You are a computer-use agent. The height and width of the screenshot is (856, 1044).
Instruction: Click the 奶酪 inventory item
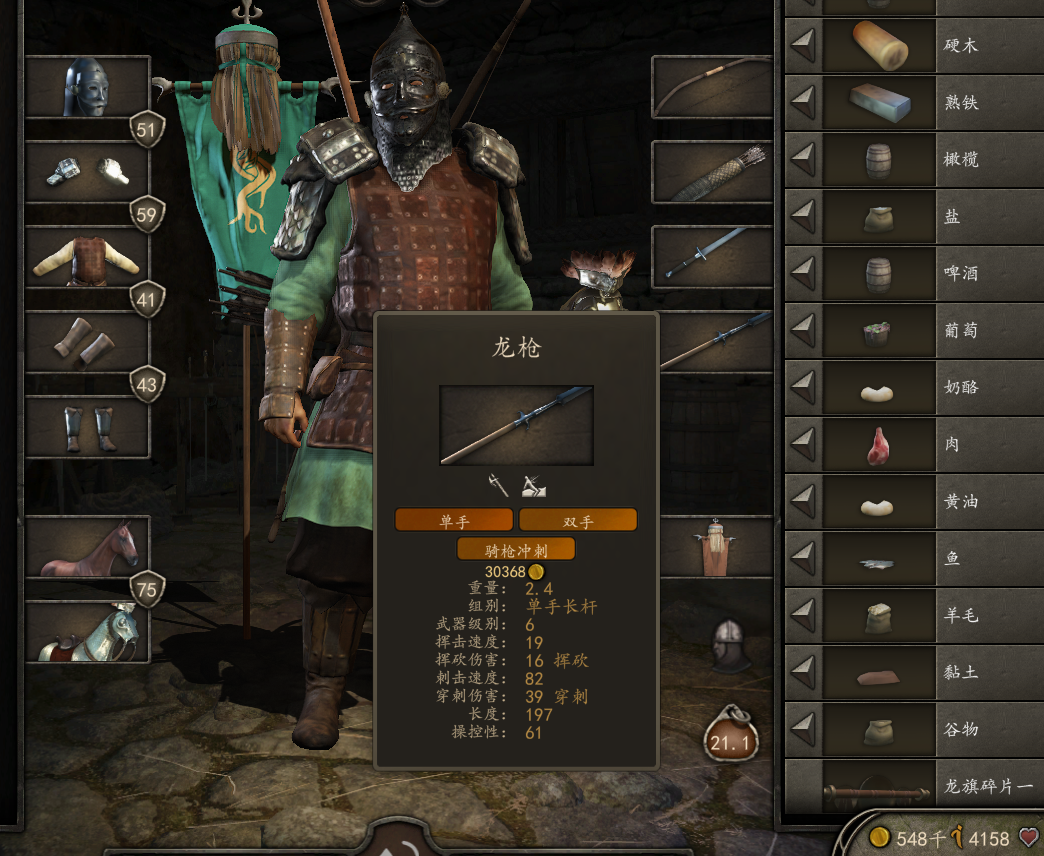pos(911,387)
